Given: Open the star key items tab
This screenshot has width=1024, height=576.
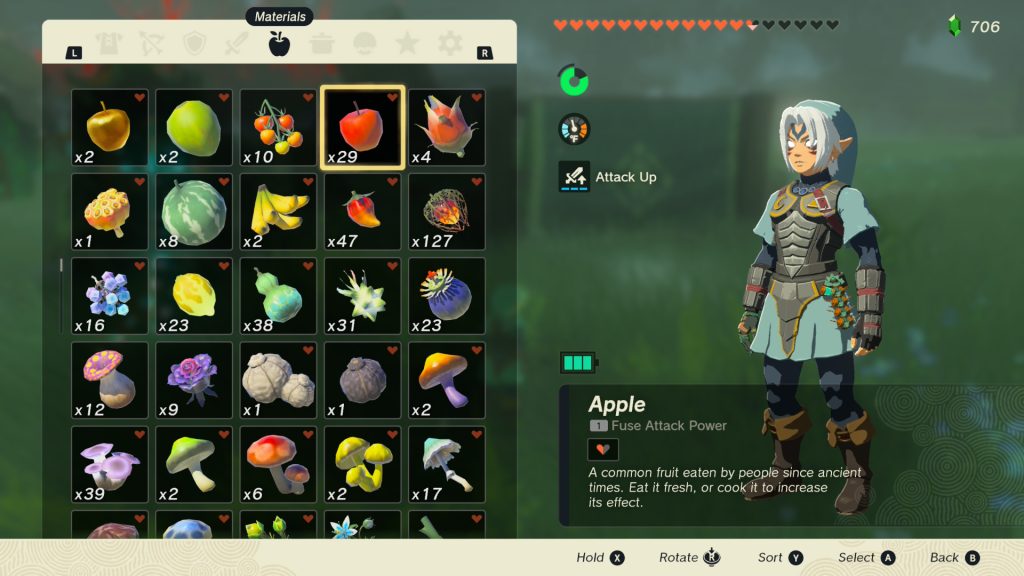Looking at the screenshot, I should point(407,44).
